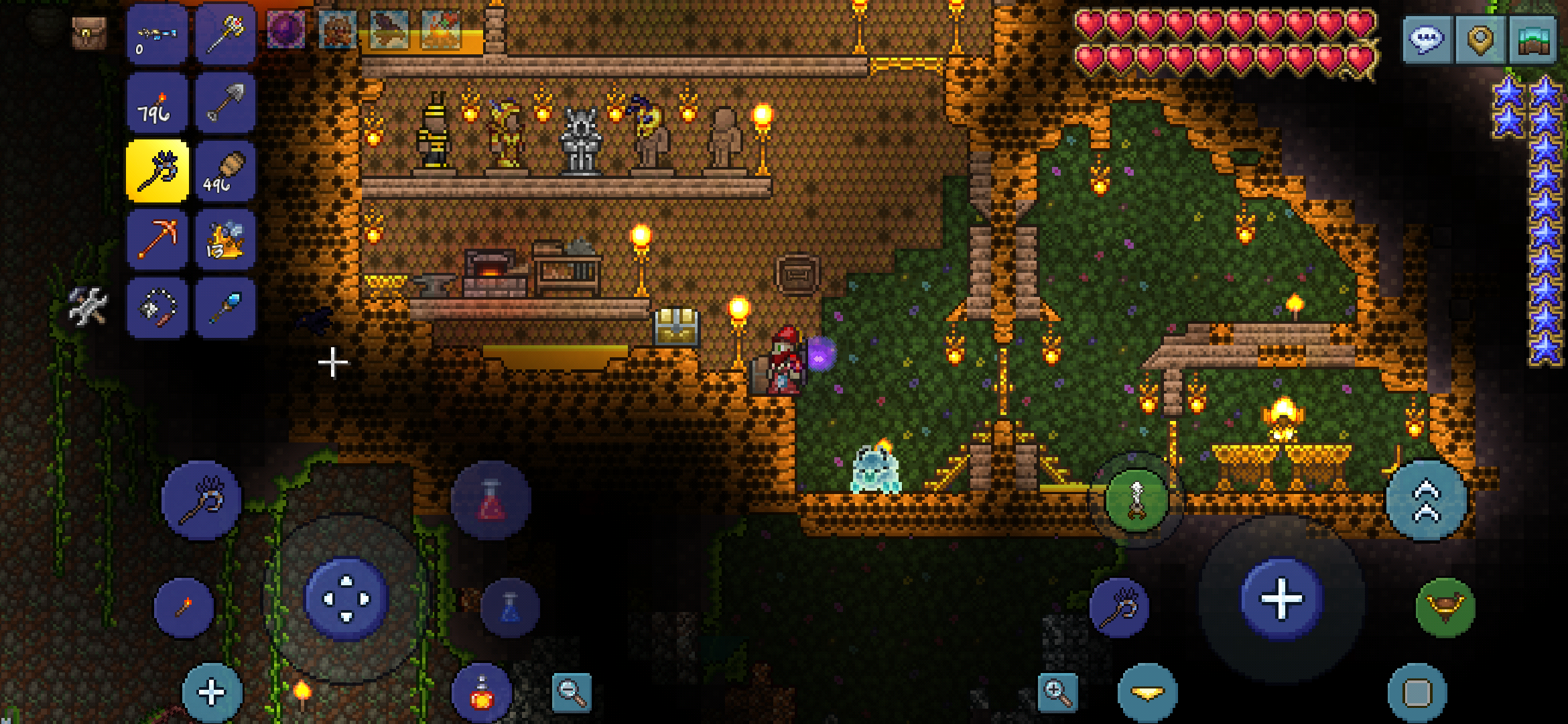The image size is (1568, 724).
Task: Use the red healing potion button
Action: coord(491,500)
